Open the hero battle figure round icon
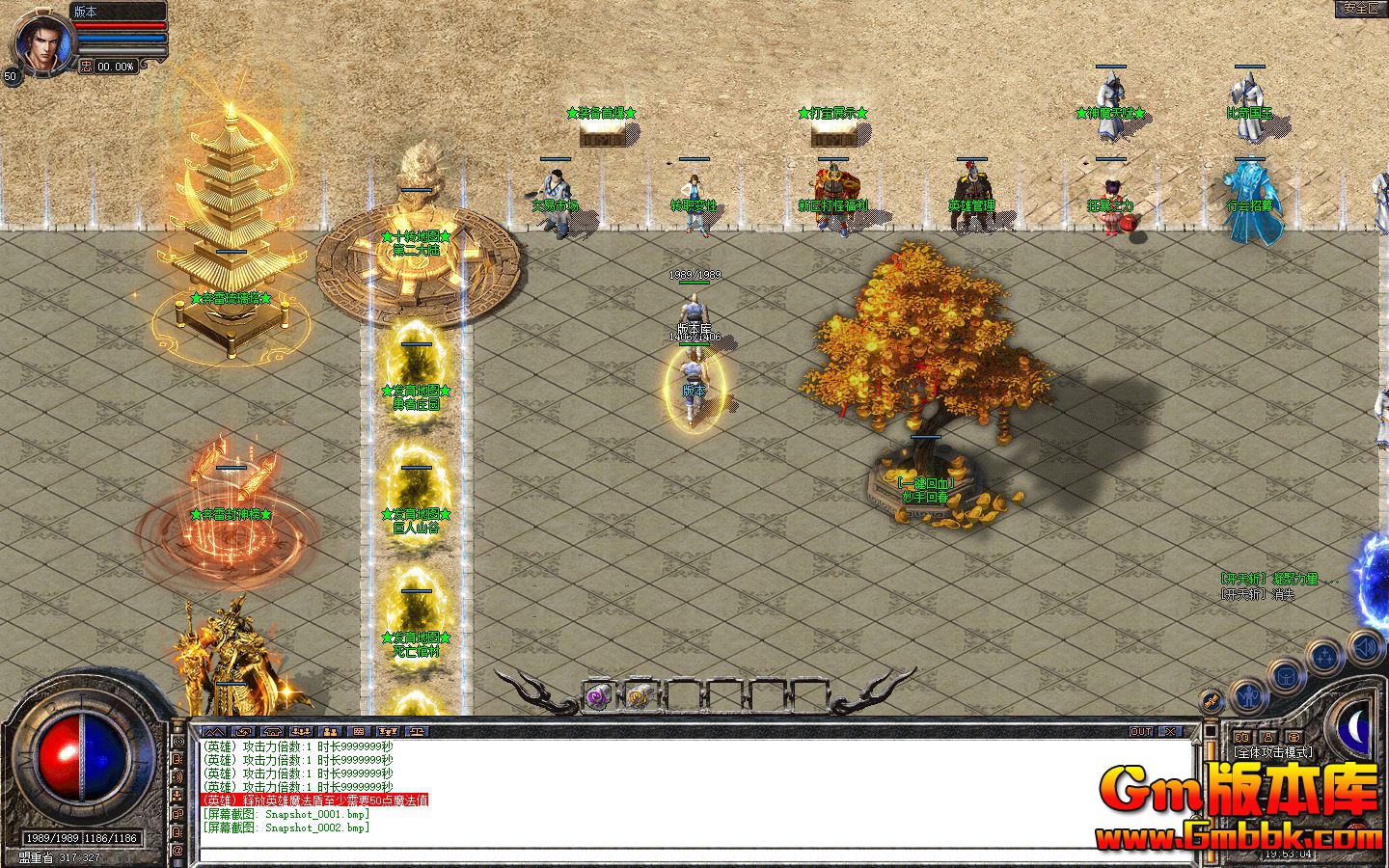 click(x=1249, y=696)
